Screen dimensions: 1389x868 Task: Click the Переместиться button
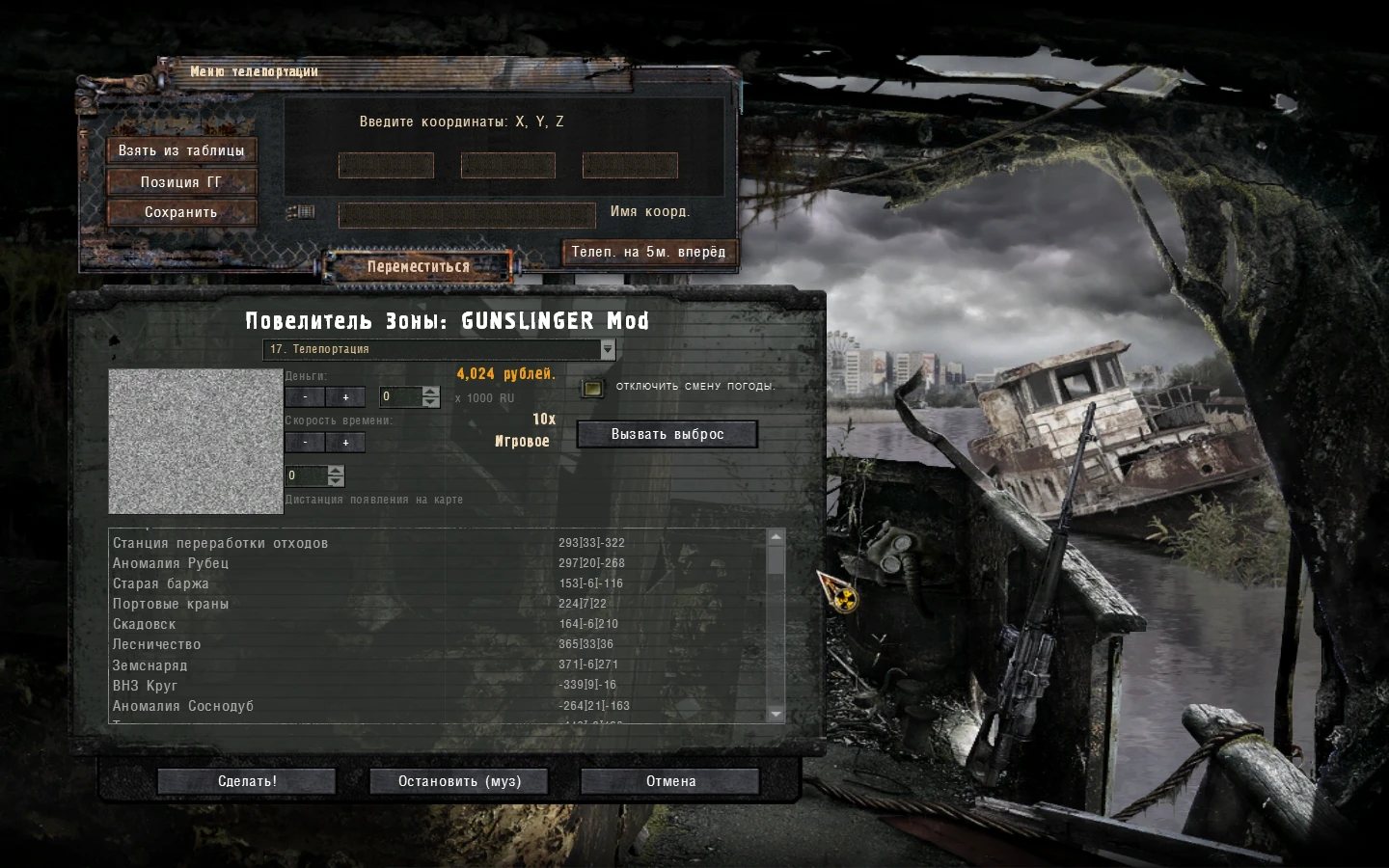(x=421, y=265)
